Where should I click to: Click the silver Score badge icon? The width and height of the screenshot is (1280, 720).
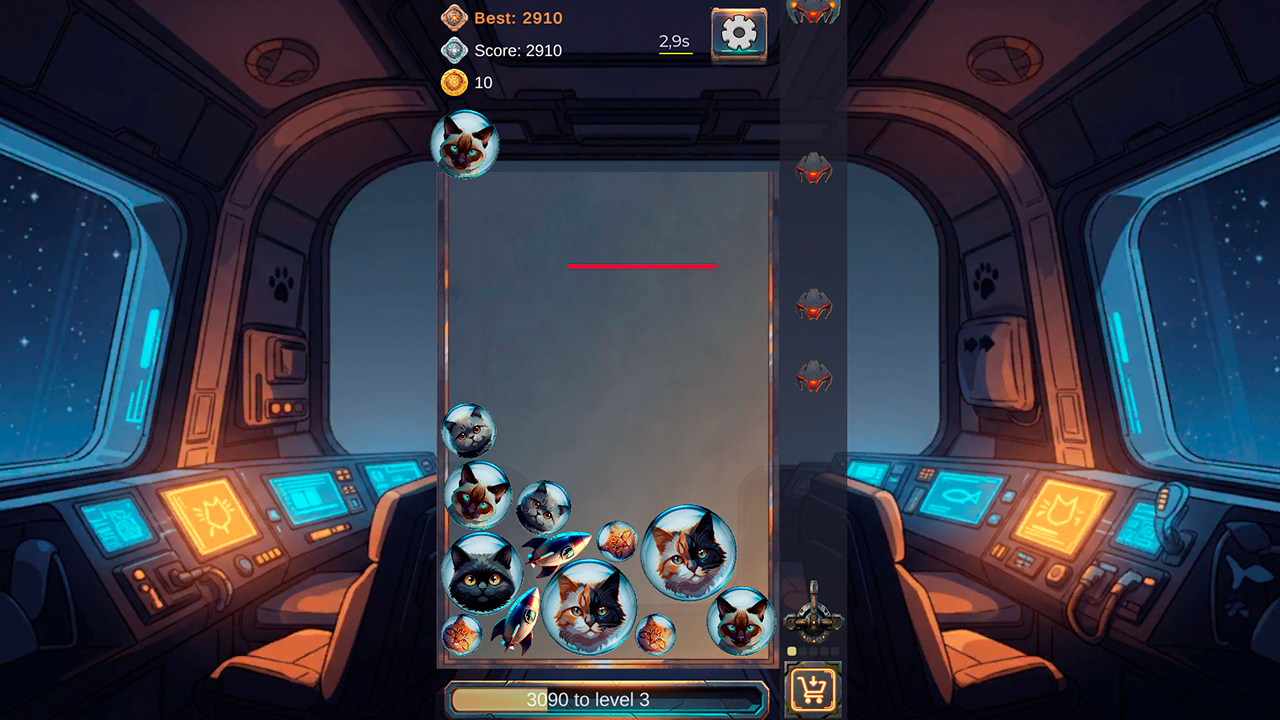tap(455, 50)
